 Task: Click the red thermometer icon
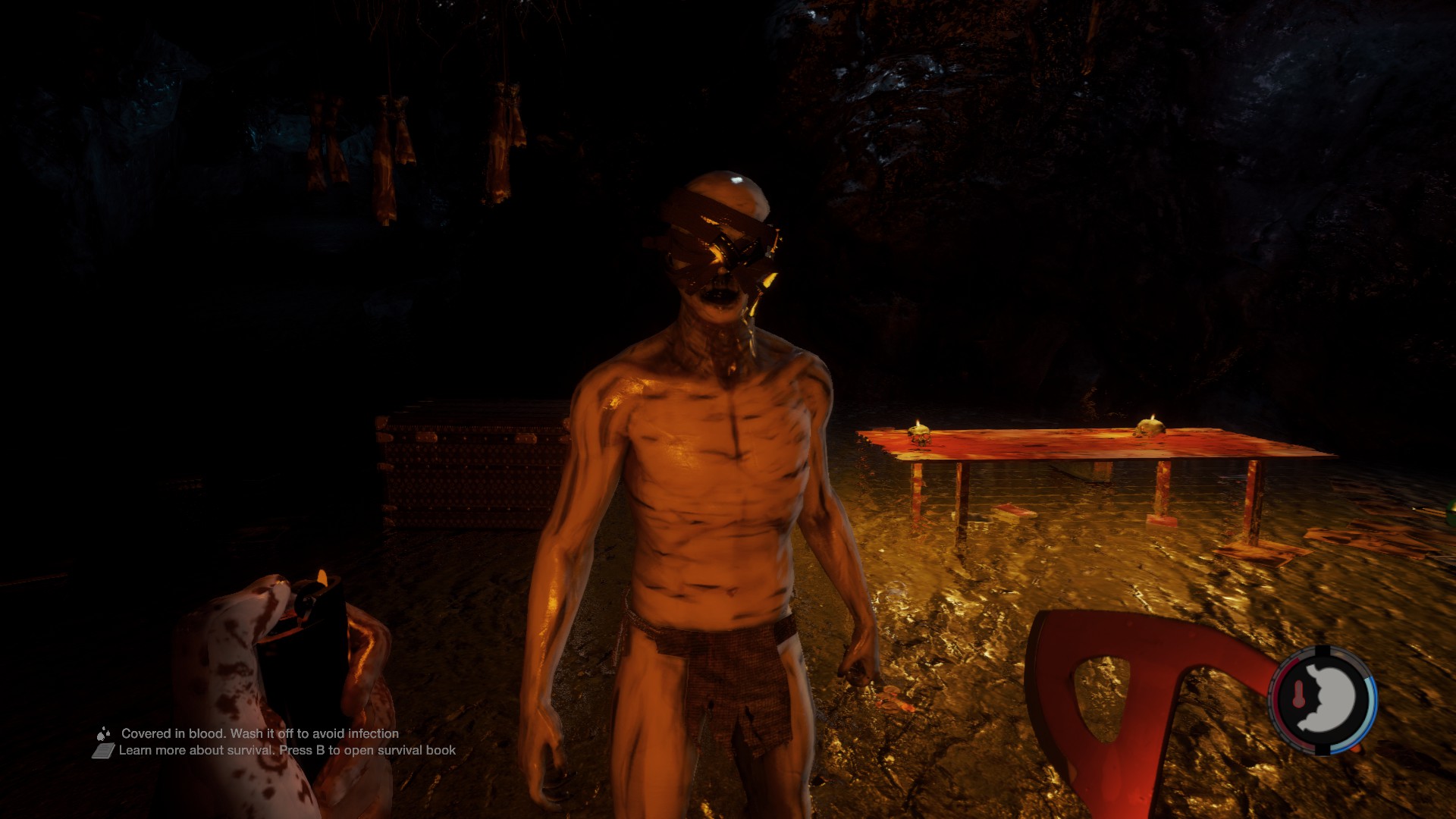(x=1298, y=694)
